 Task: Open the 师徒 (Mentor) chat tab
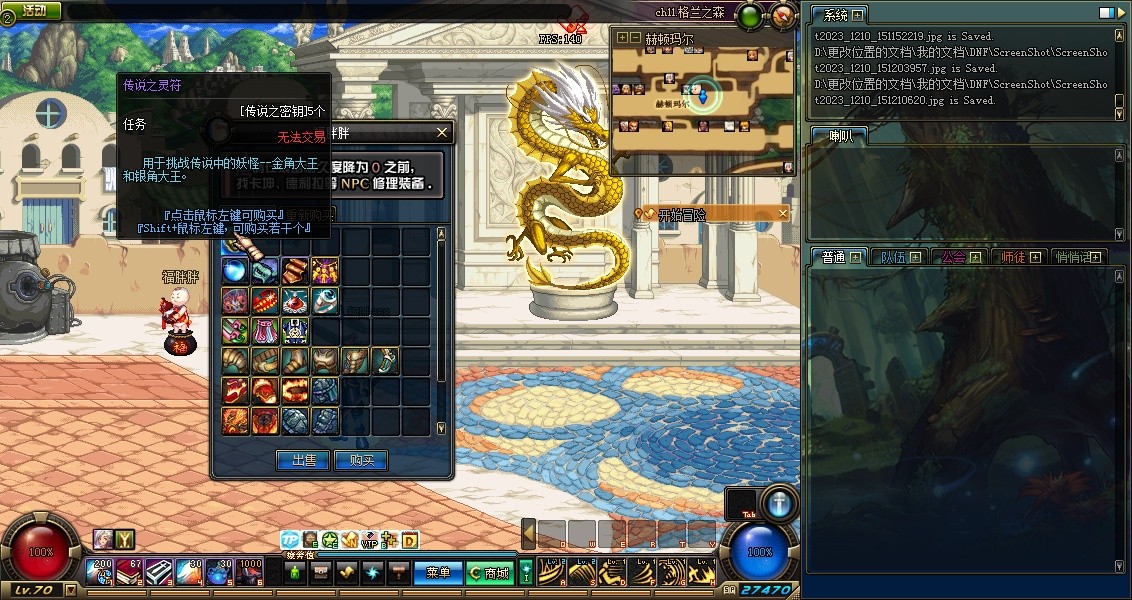tap(1014, 257)
